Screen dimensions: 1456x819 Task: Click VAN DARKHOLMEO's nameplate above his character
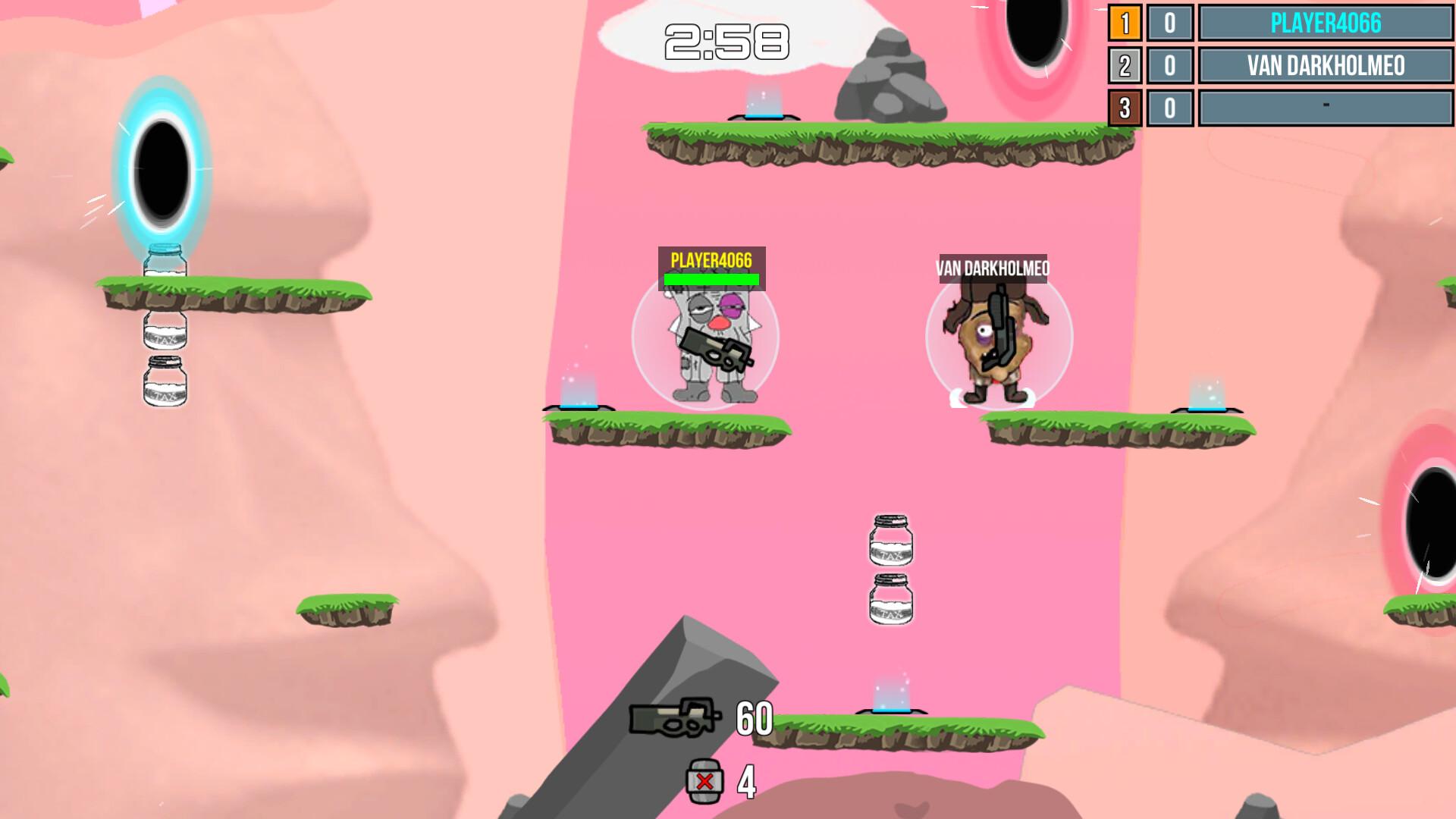[x=993, y=267]
